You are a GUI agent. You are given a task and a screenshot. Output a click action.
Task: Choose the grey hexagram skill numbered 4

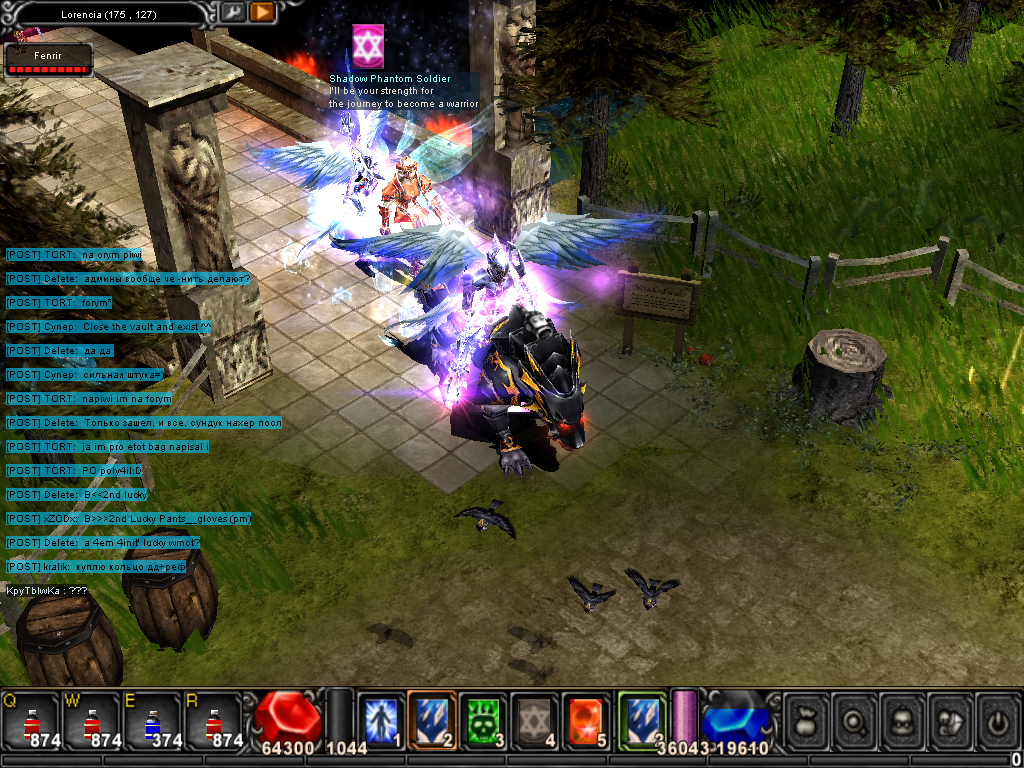535,721
